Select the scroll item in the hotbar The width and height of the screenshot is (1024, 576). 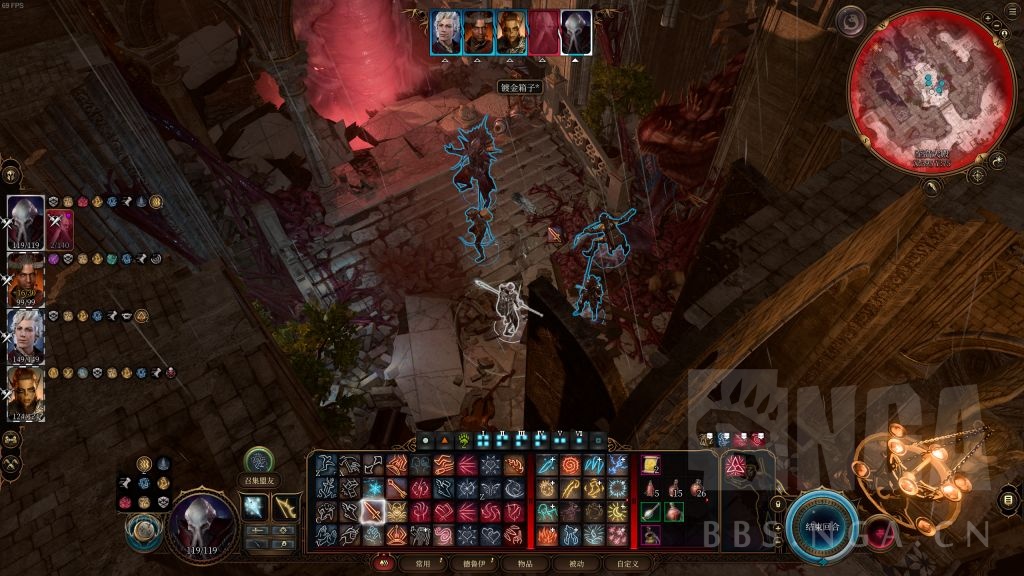coord(651,464)
